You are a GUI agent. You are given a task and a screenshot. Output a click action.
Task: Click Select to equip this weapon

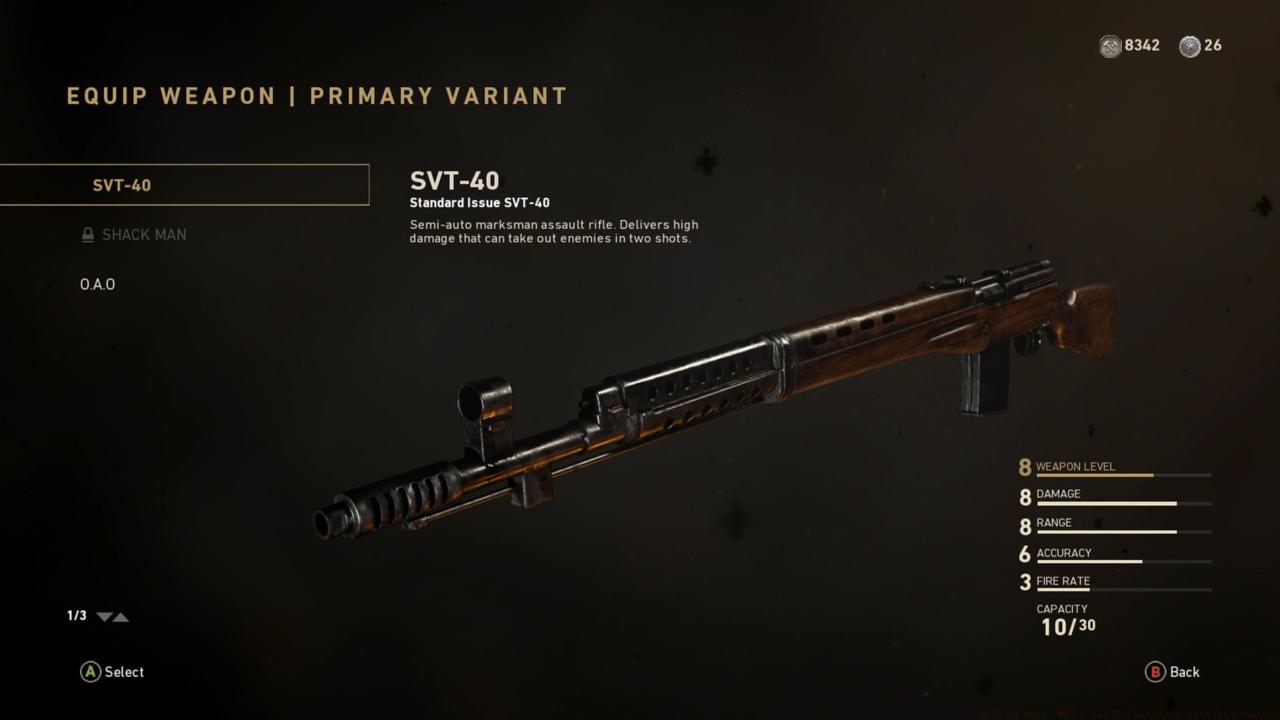pyautogui.click(x=110, y=672)
